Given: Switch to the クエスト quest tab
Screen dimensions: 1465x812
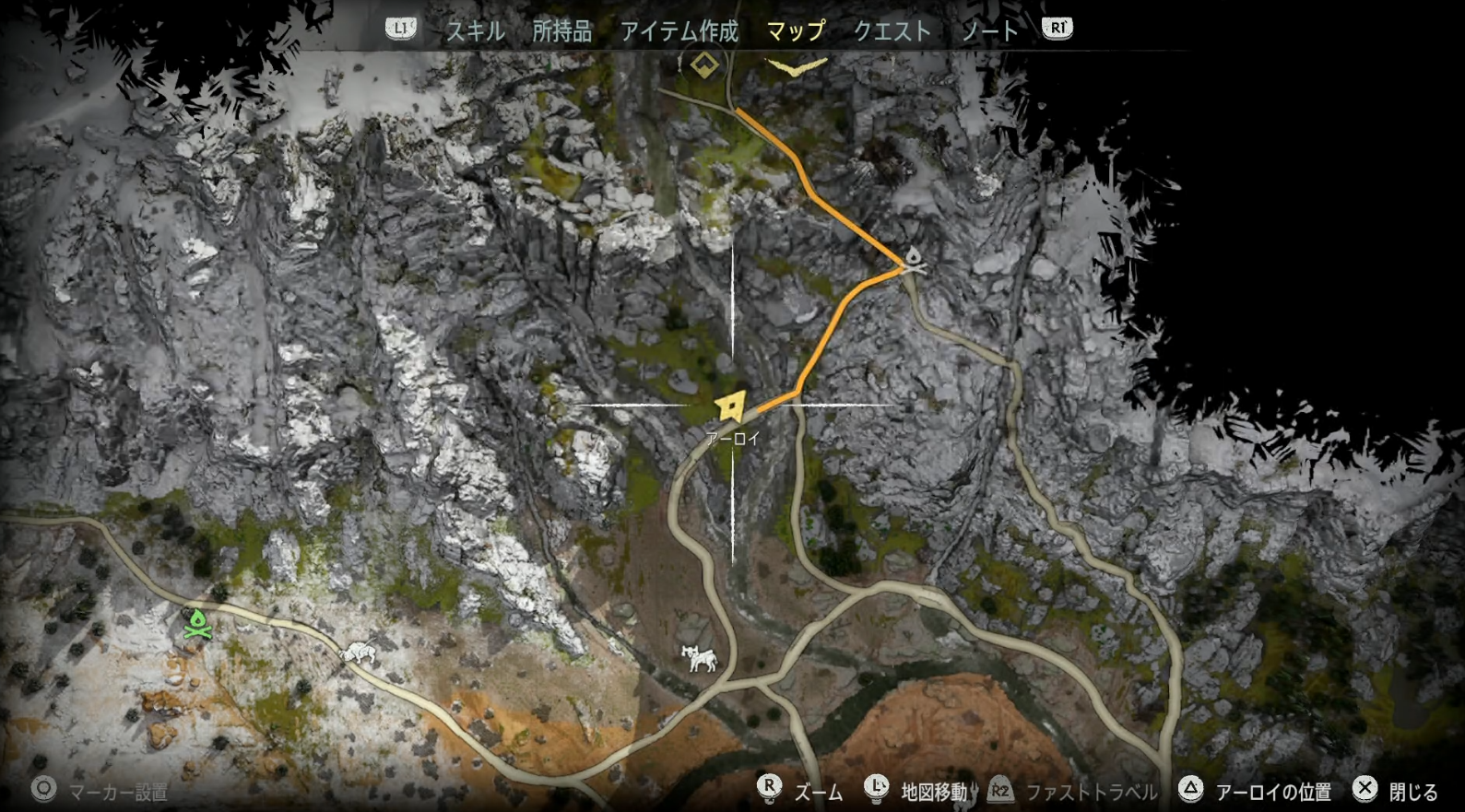Looking at the screenshot, I should 892,31.
